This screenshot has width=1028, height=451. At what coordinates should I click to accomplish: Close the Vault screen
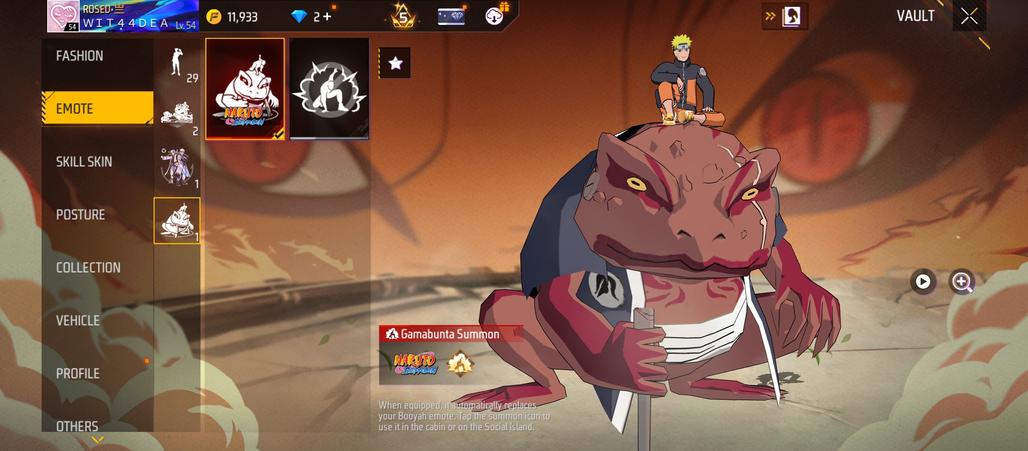click(969, 16)
